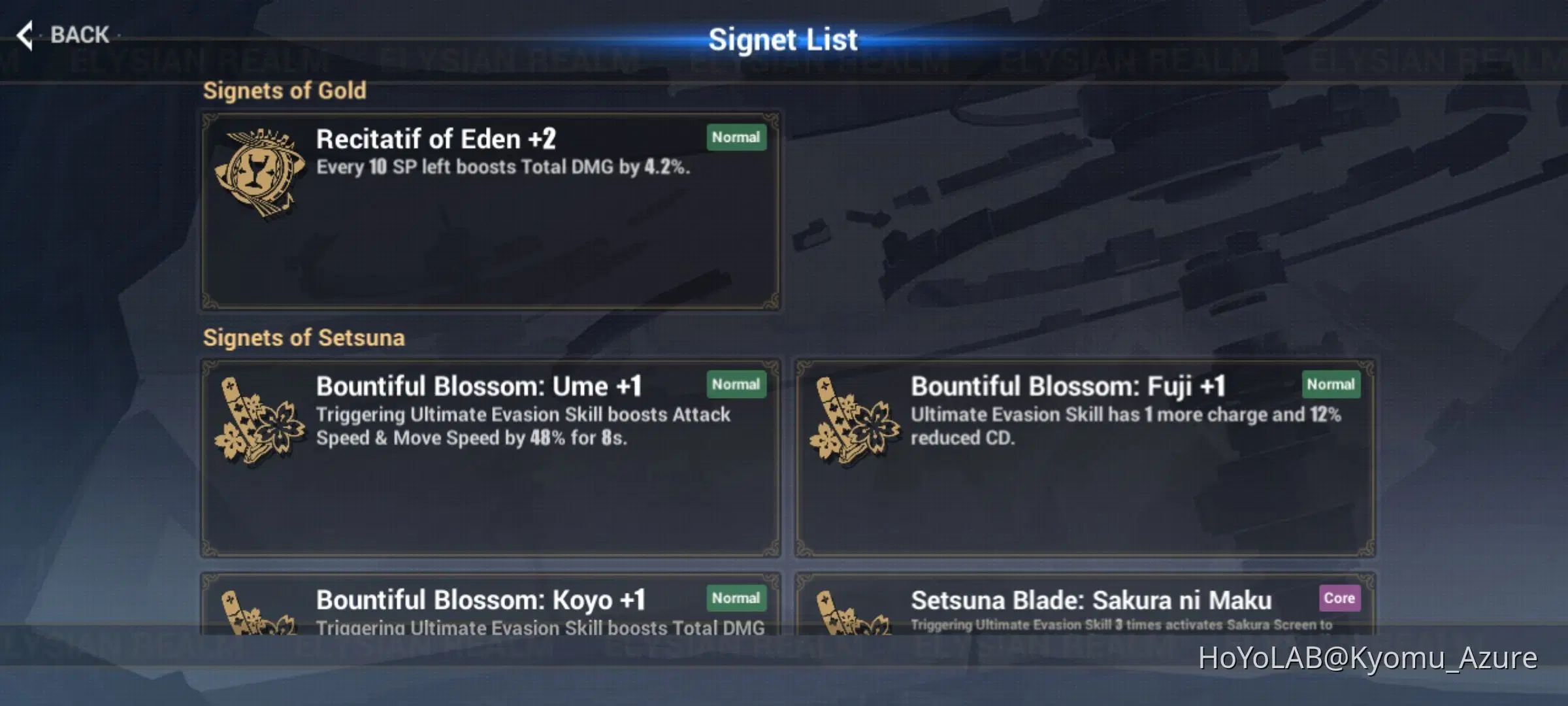Click the Signets of Gold section header
The image size is (1568, 706).
[x=284, y=90]
